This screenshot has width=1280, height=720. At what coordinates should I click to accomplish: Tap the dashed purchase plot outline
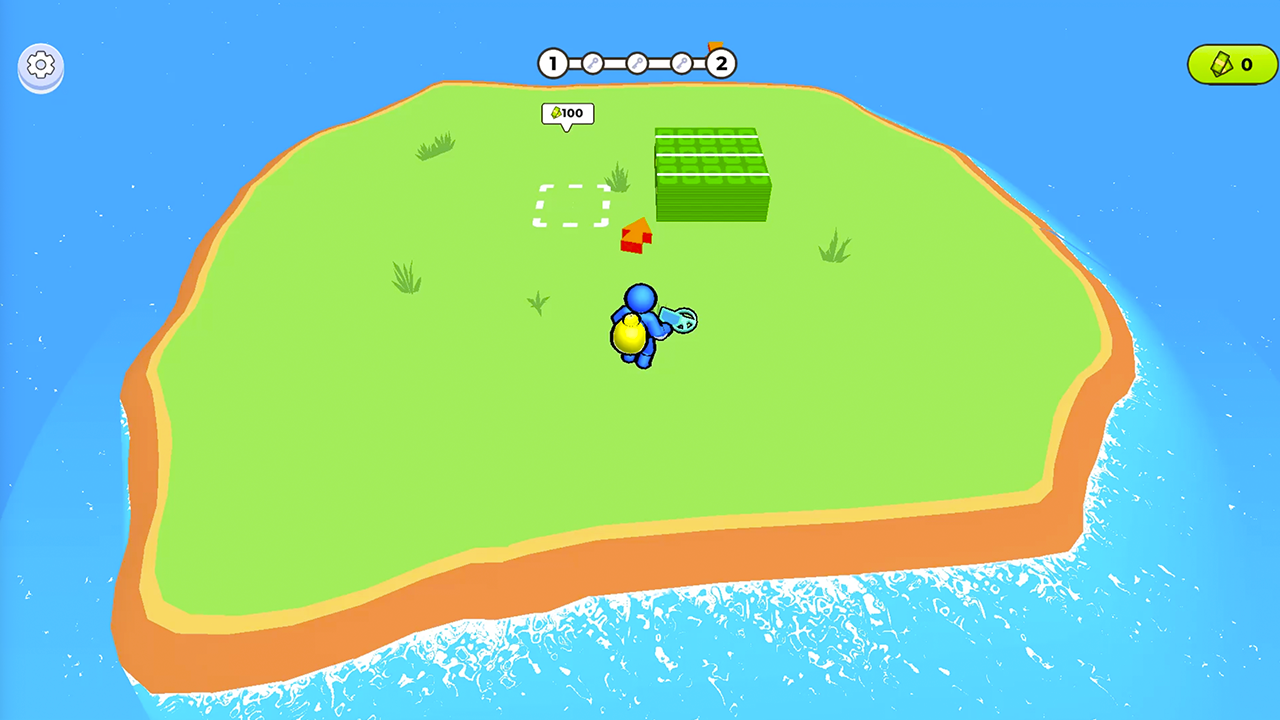click(572, 204)
